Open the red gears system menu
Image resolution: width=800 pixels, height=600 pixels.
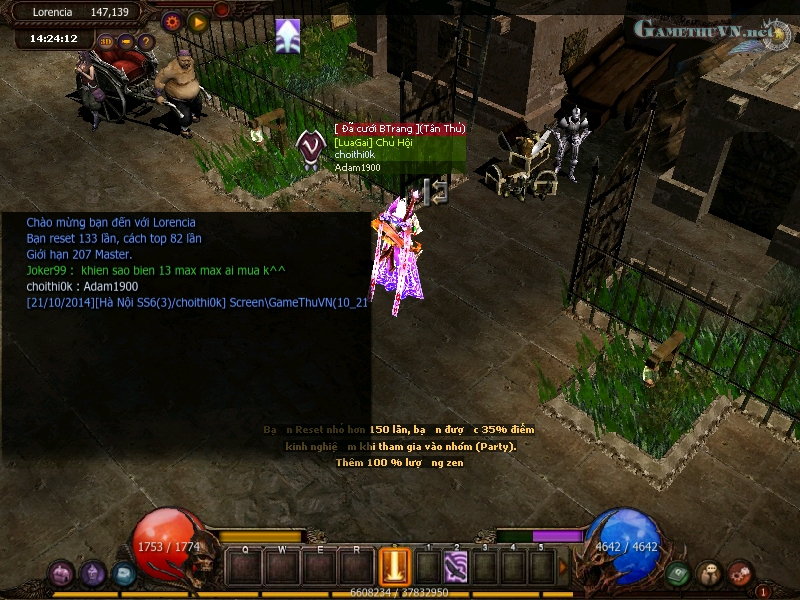(x=740, y=574)
